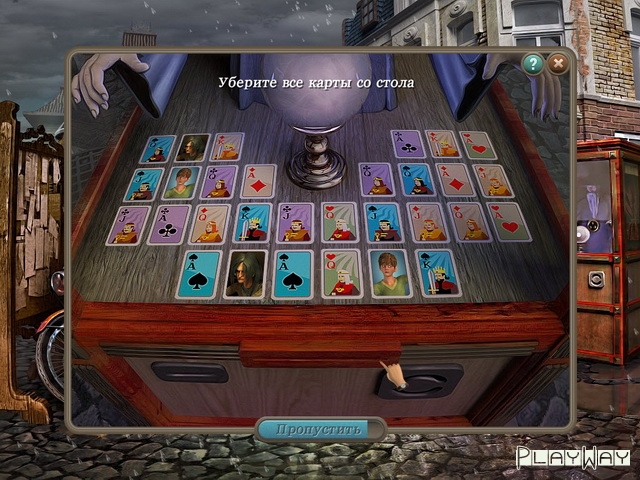Select the front-row long-haired man portrait card

(245, 273)
